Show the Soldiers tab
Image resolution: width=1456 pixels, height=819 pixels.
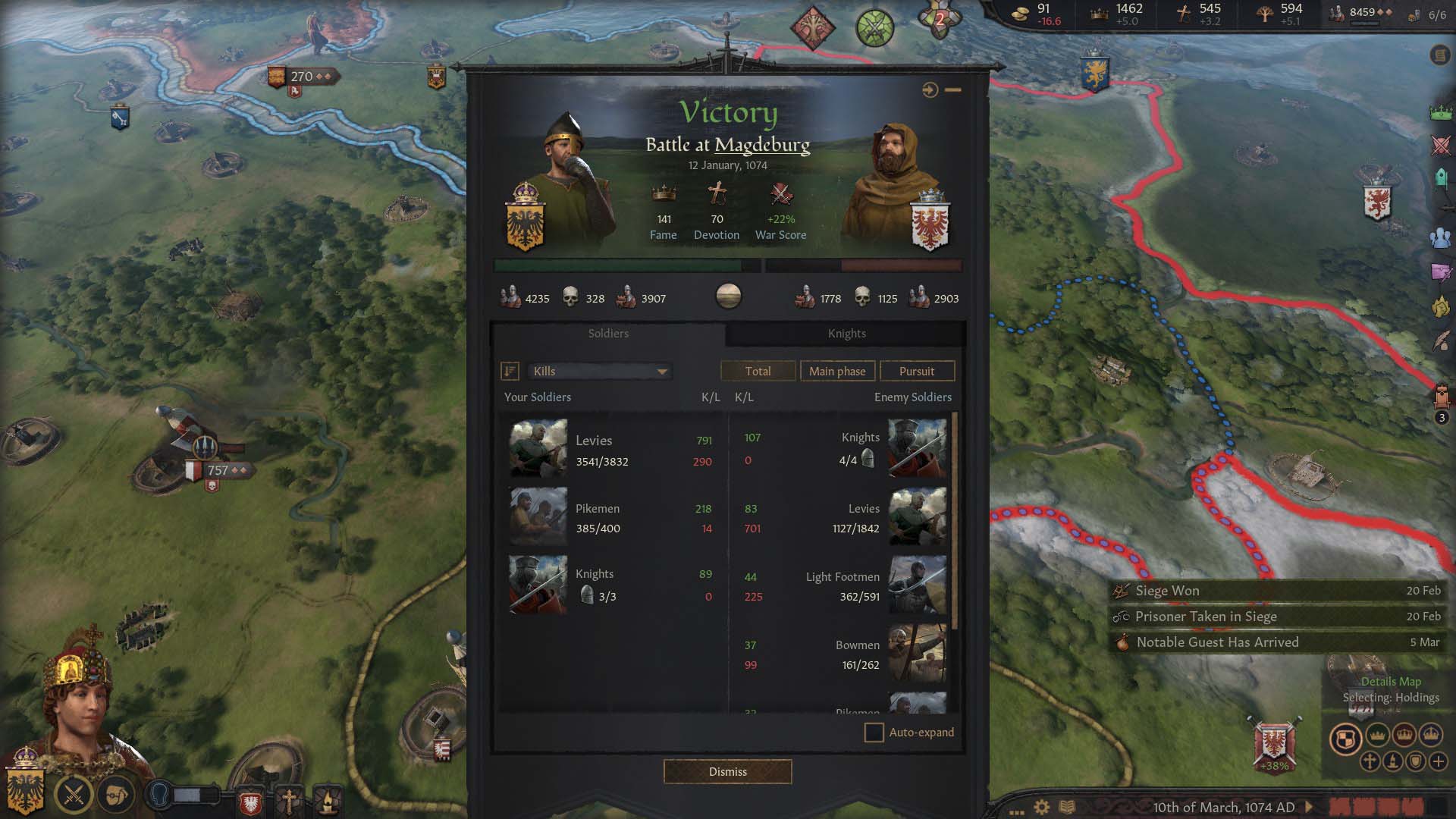click(x=608, y=334)
